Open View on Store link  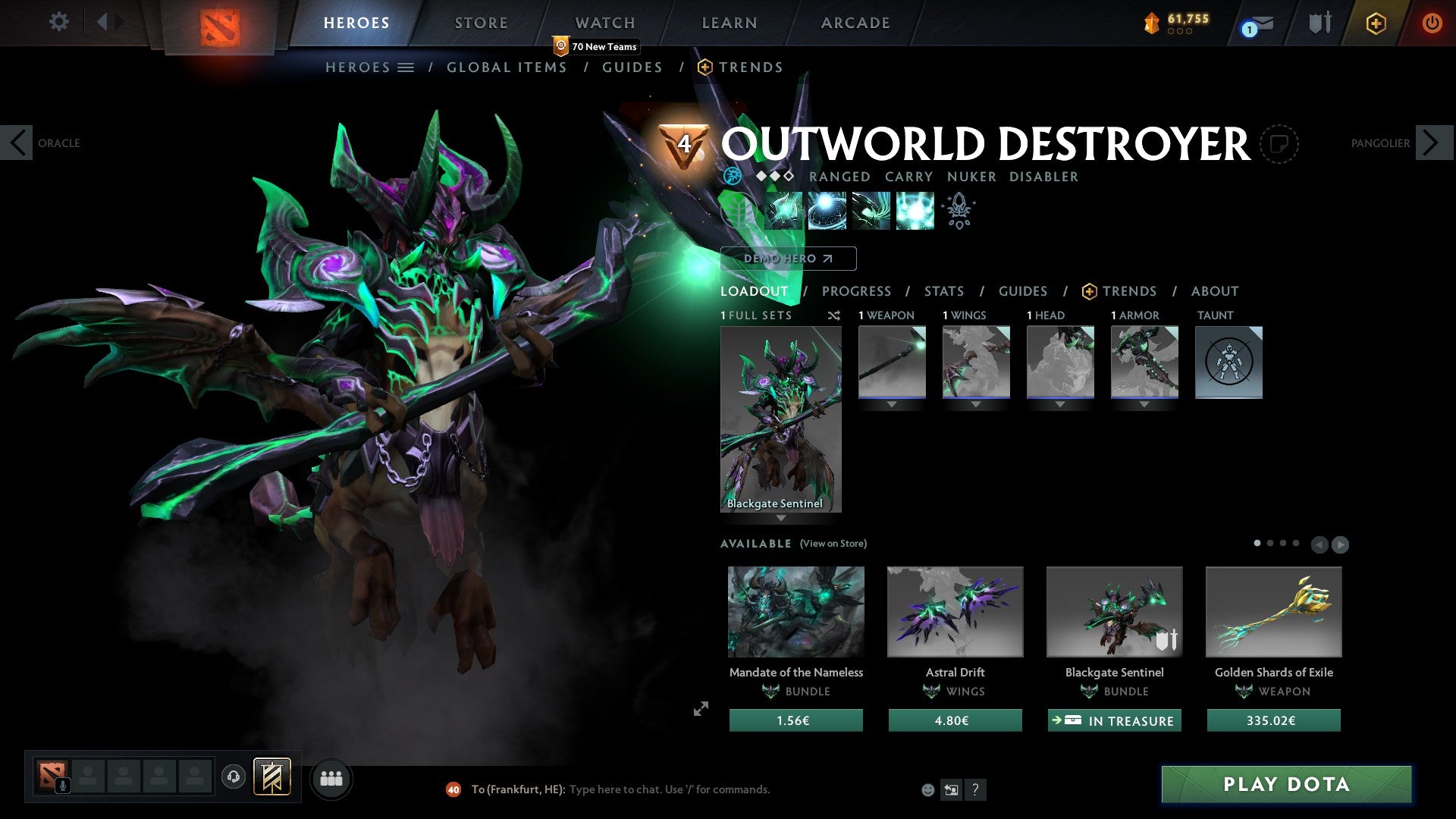click(x=832, y=544)
